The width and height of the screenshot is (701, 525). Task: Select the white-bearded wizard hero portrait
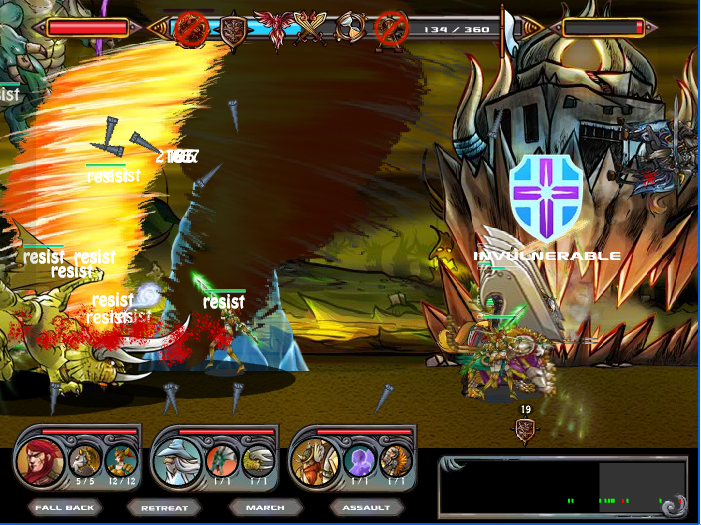click(178, 463)
